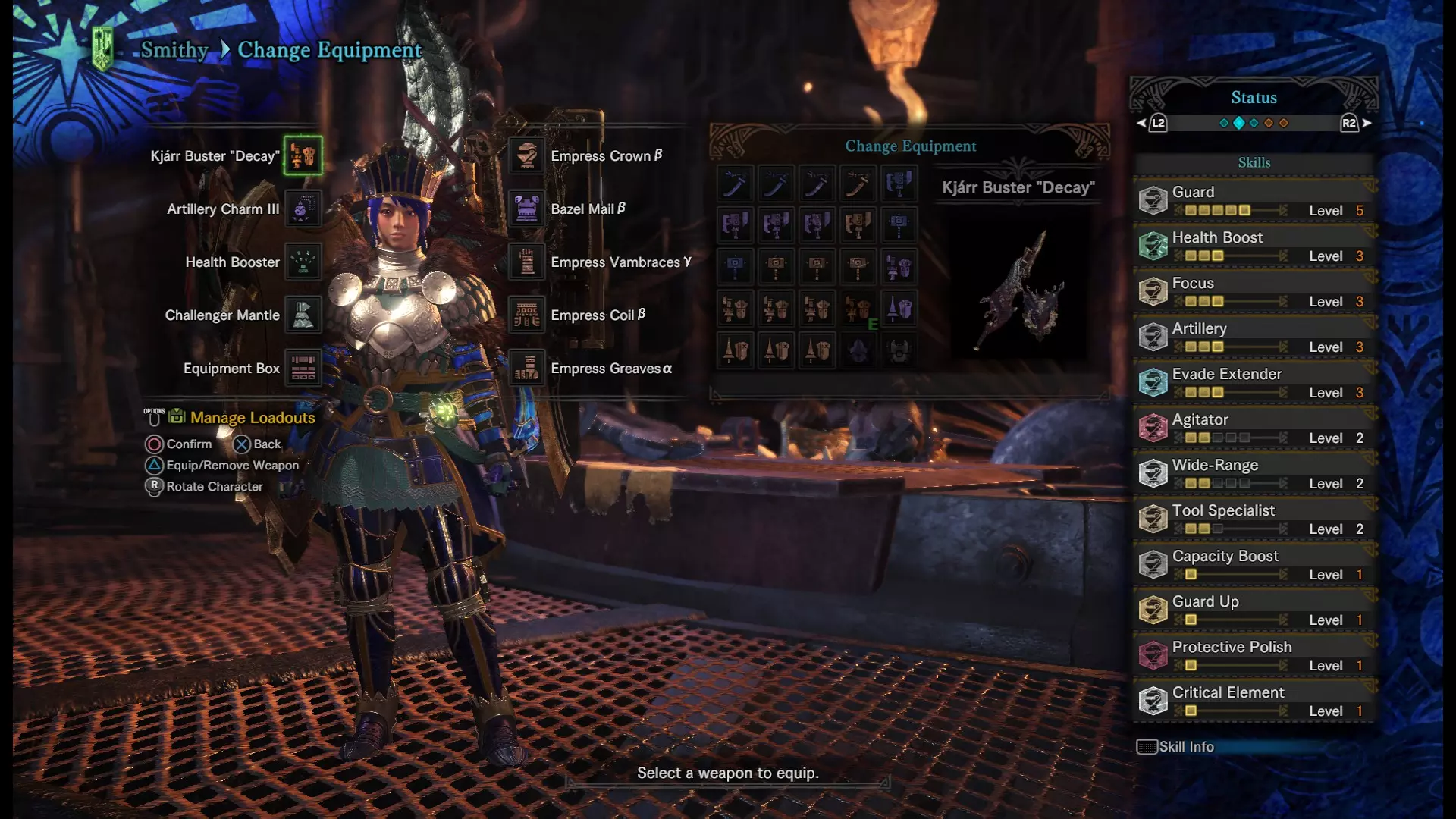Click the Empress Crown β helm slot
The image size is (1456, 819).
[x=526, y=155]
